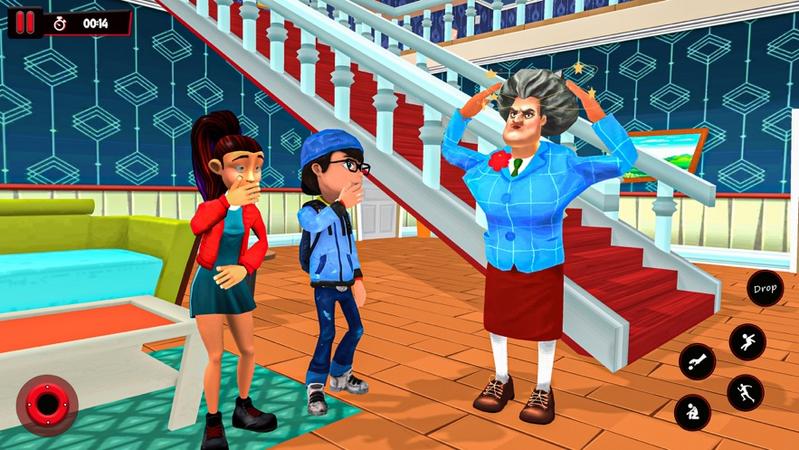
Task: Use the hand pick-up action button
Action: pos(696,362)
